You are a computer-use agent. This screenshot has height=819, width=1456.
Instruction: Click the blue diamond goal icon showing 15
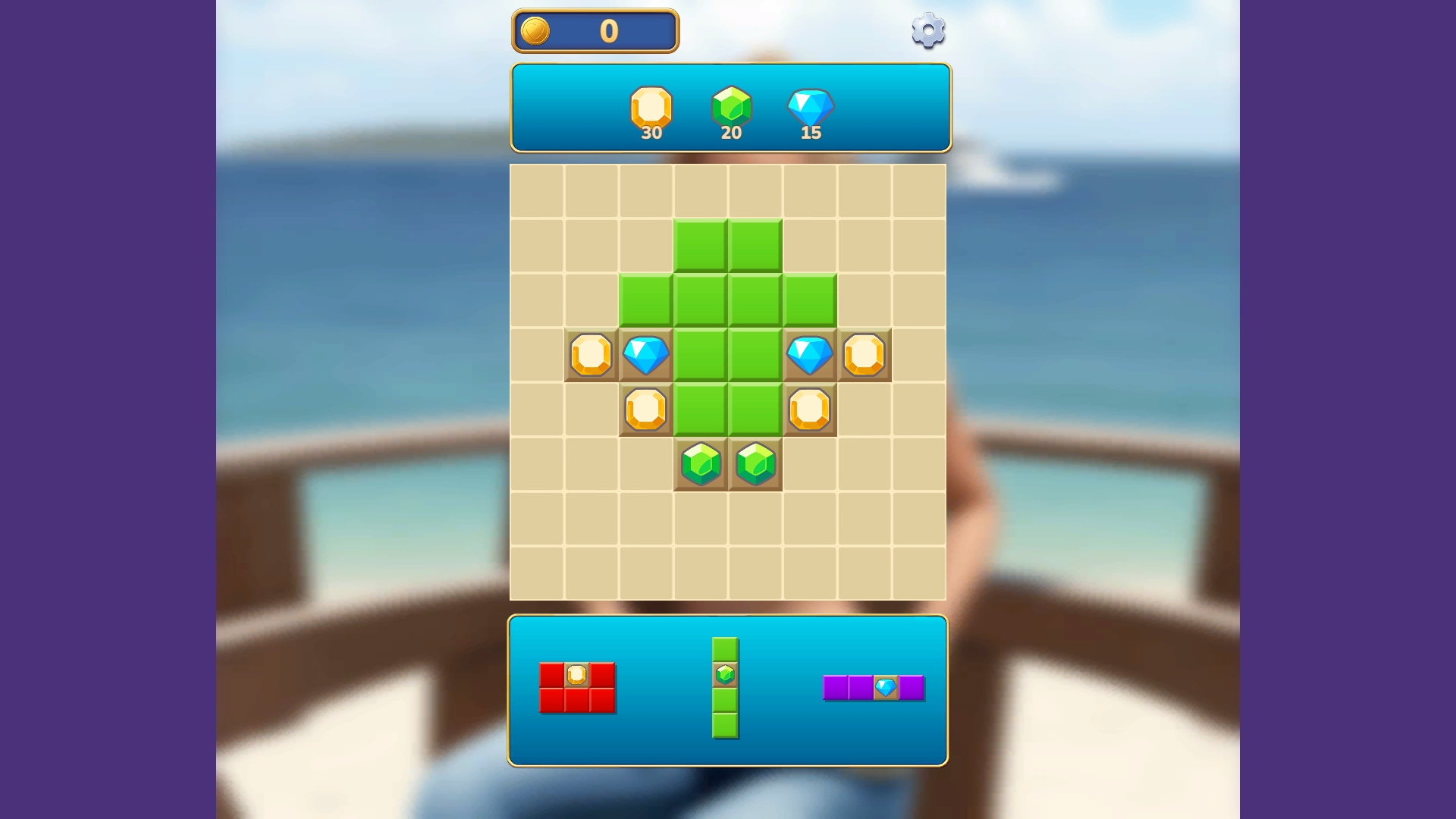[810, 108]
